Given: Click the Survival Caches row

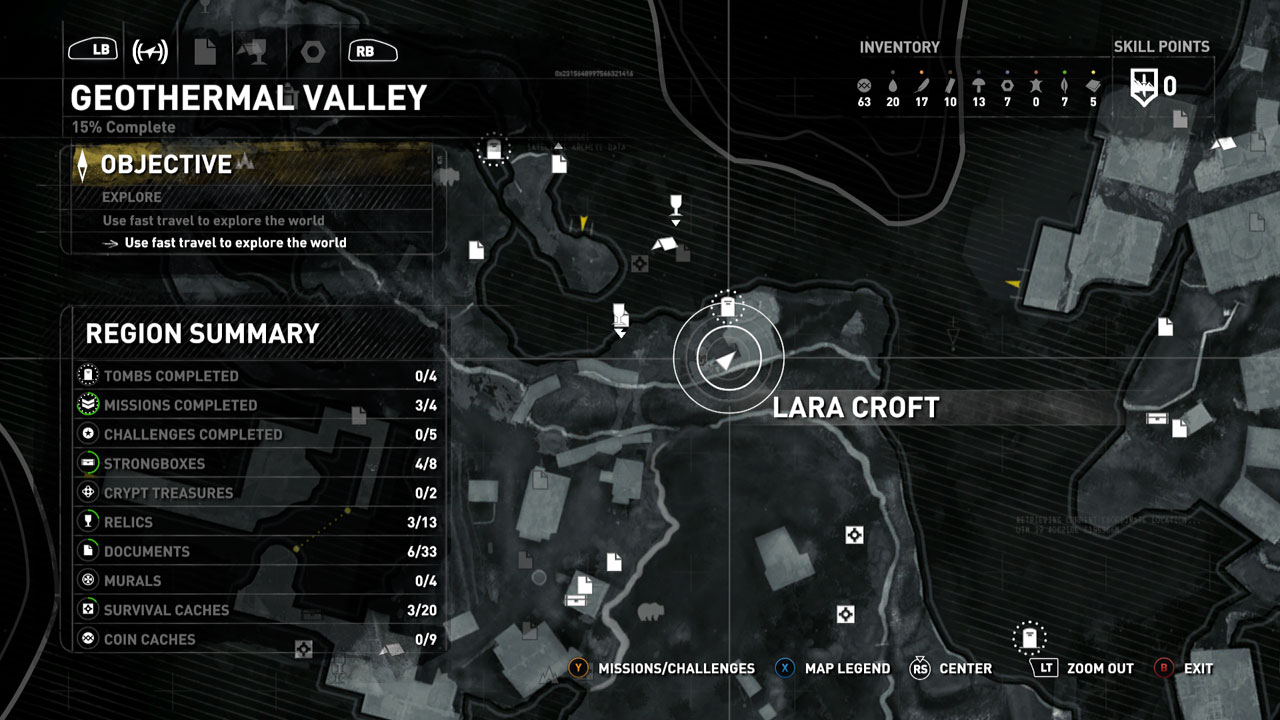Looking at the screenshot, I should [258, 610].
